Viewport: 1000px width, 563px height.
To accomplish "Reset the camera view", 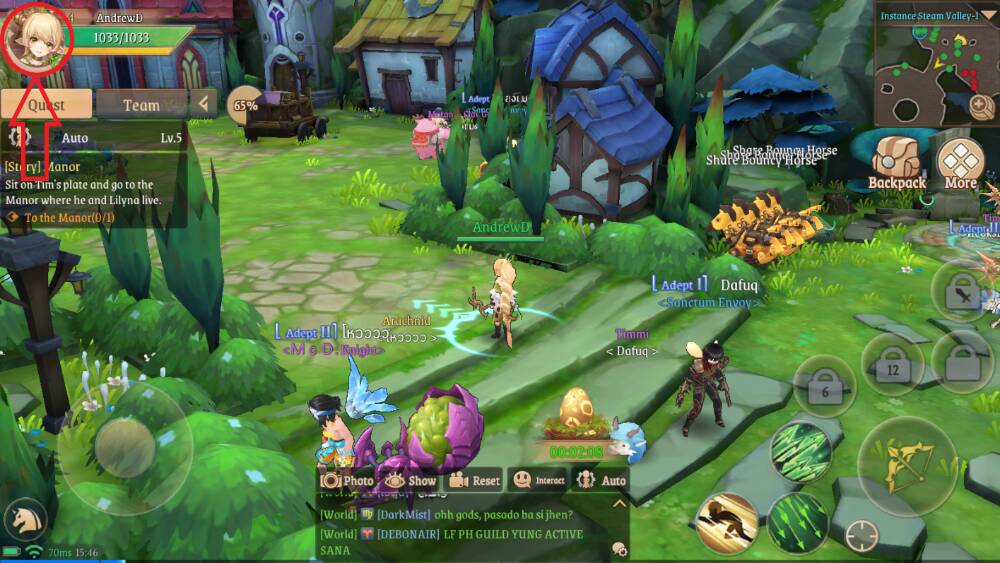I will tap(474, 481).
